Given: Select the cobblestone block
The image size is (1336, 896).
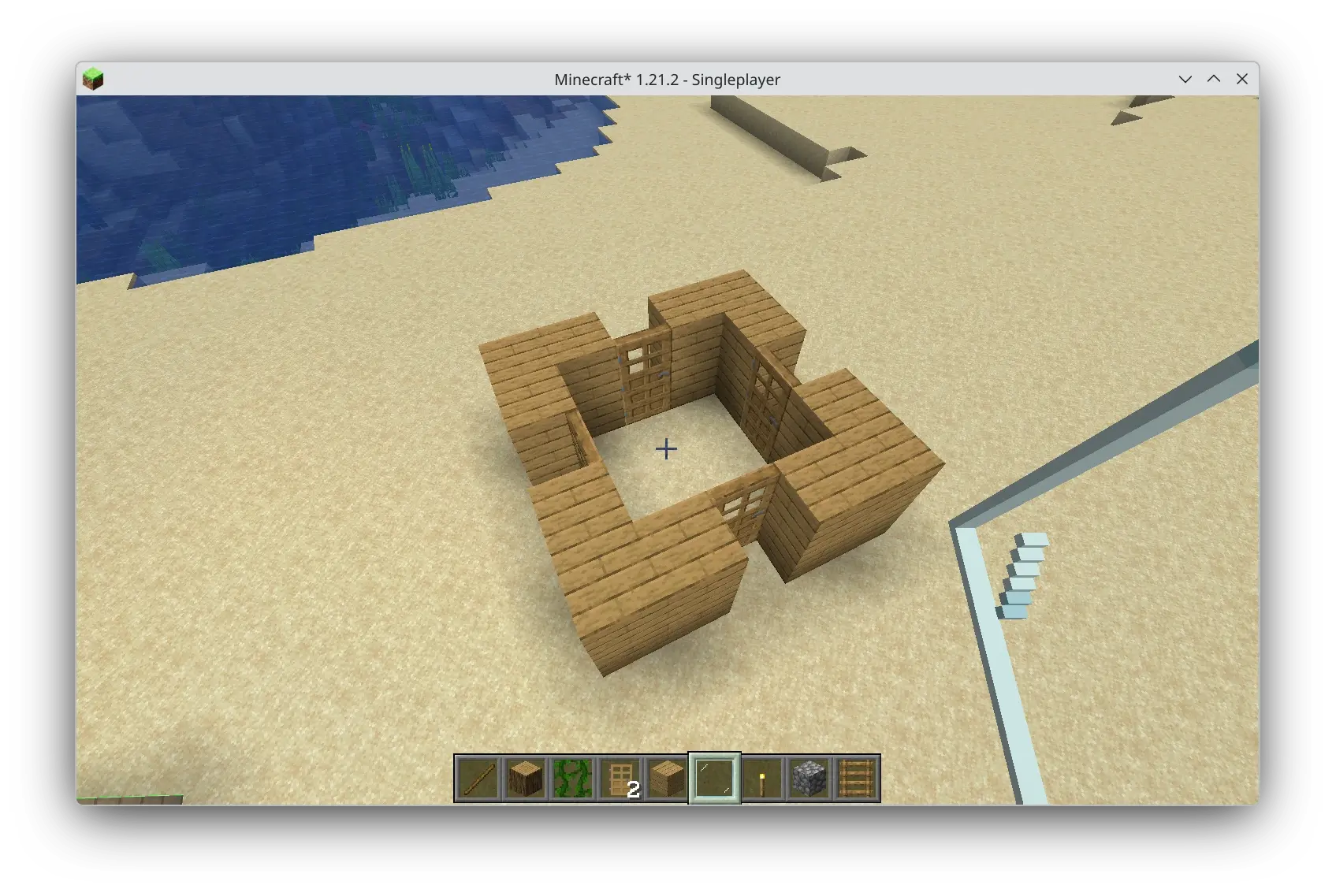Looking at the screenshot, I should point(809,779).
